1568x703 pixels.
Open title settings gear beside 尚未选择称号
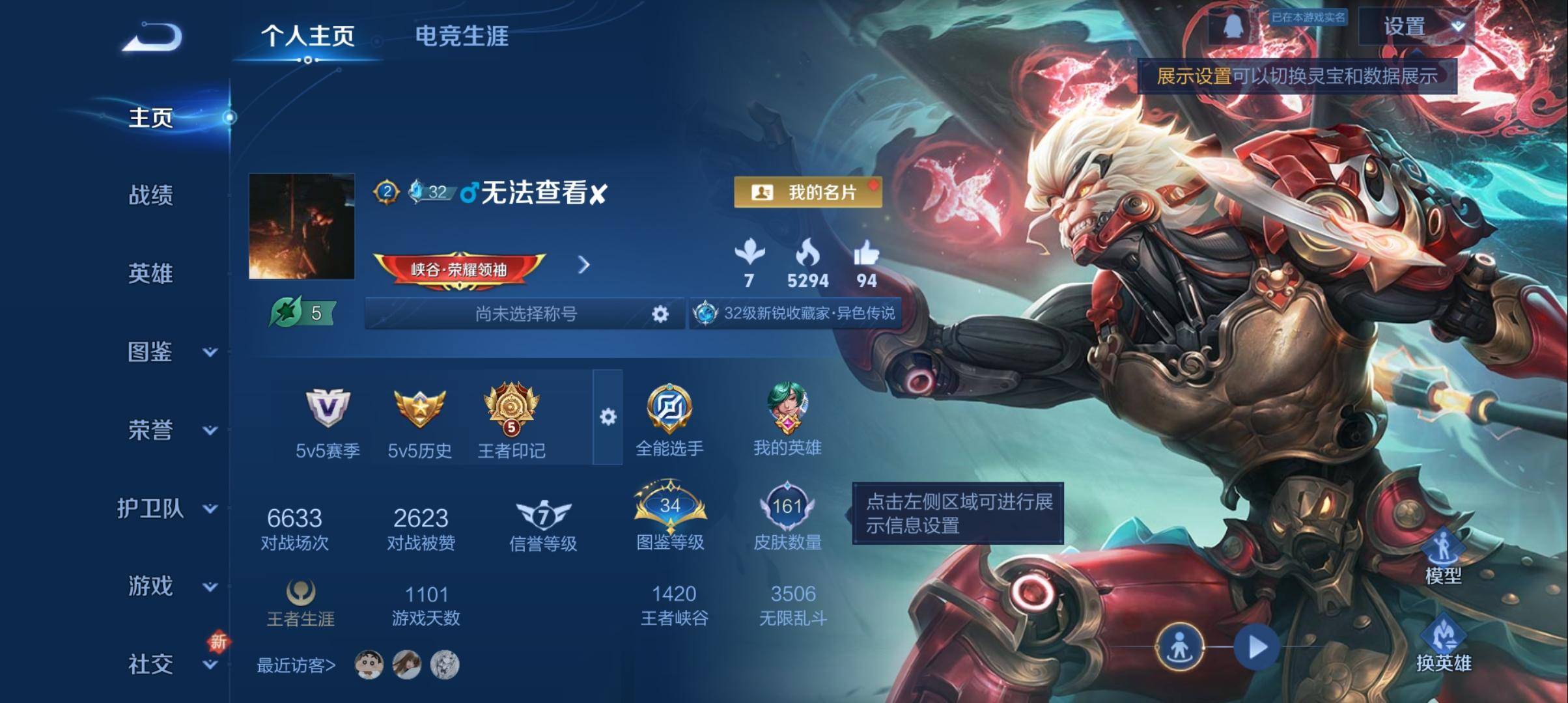point(660,314)
